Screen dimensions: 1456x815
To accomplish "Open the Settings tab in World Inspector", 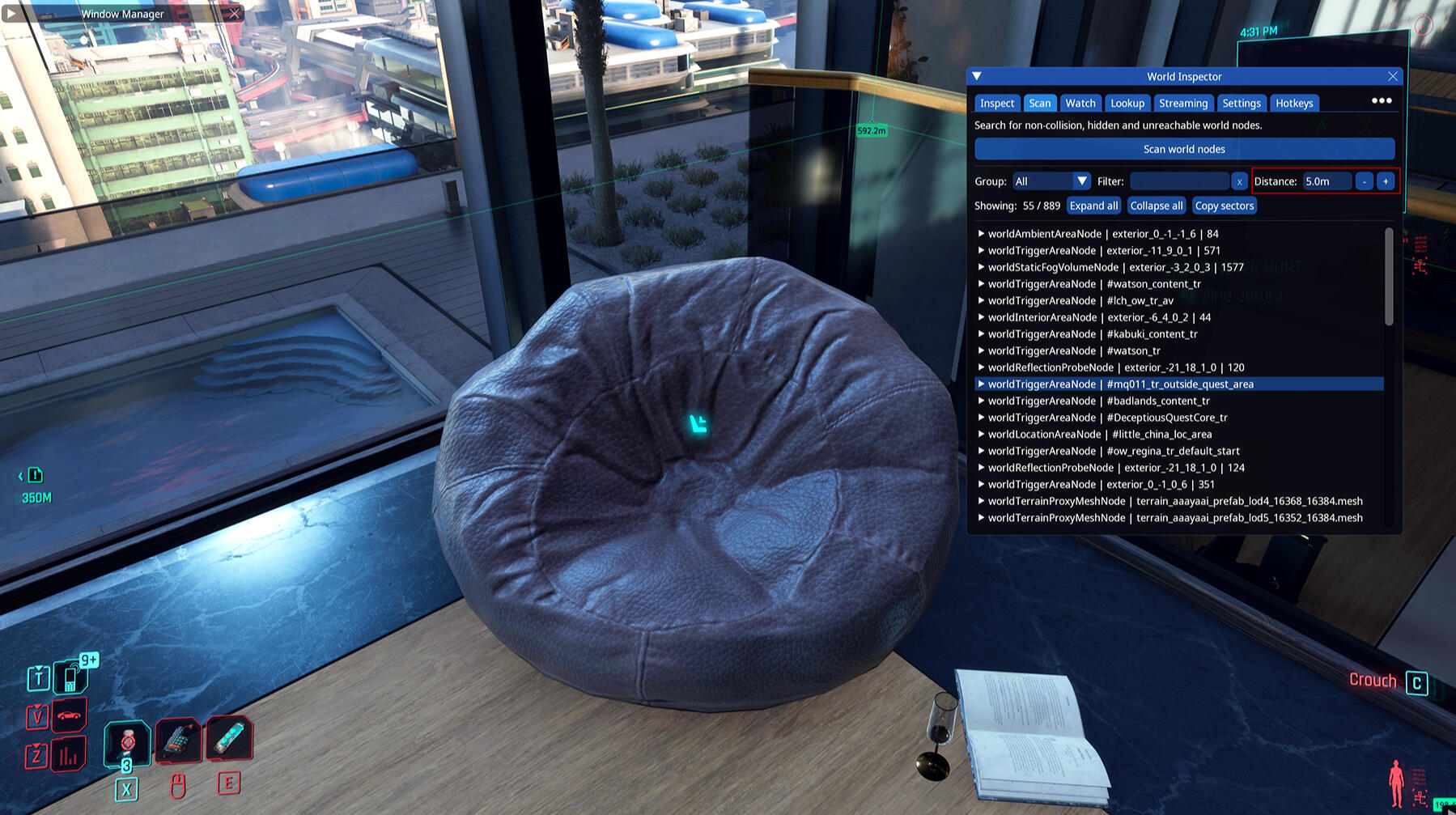I will pyautogui.click(x=1241, y=103).
